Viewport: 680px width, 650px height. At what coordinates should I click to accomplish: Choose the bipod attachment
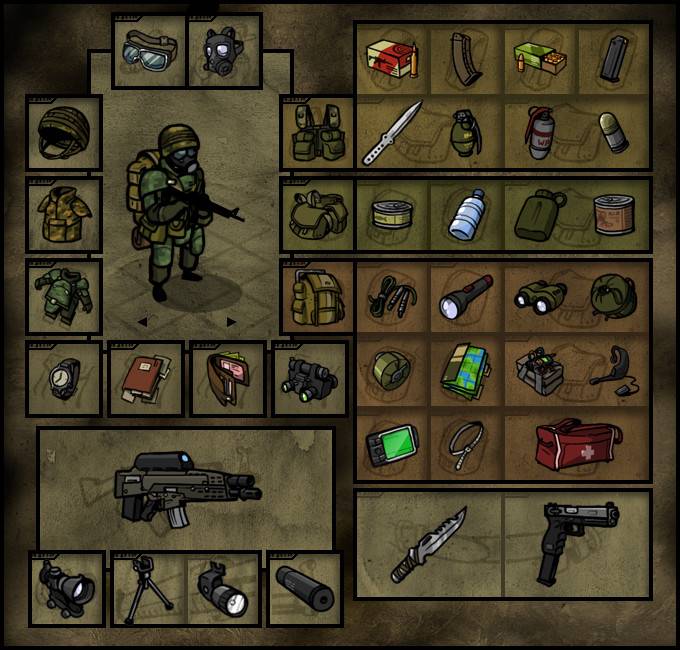point(148,590)
